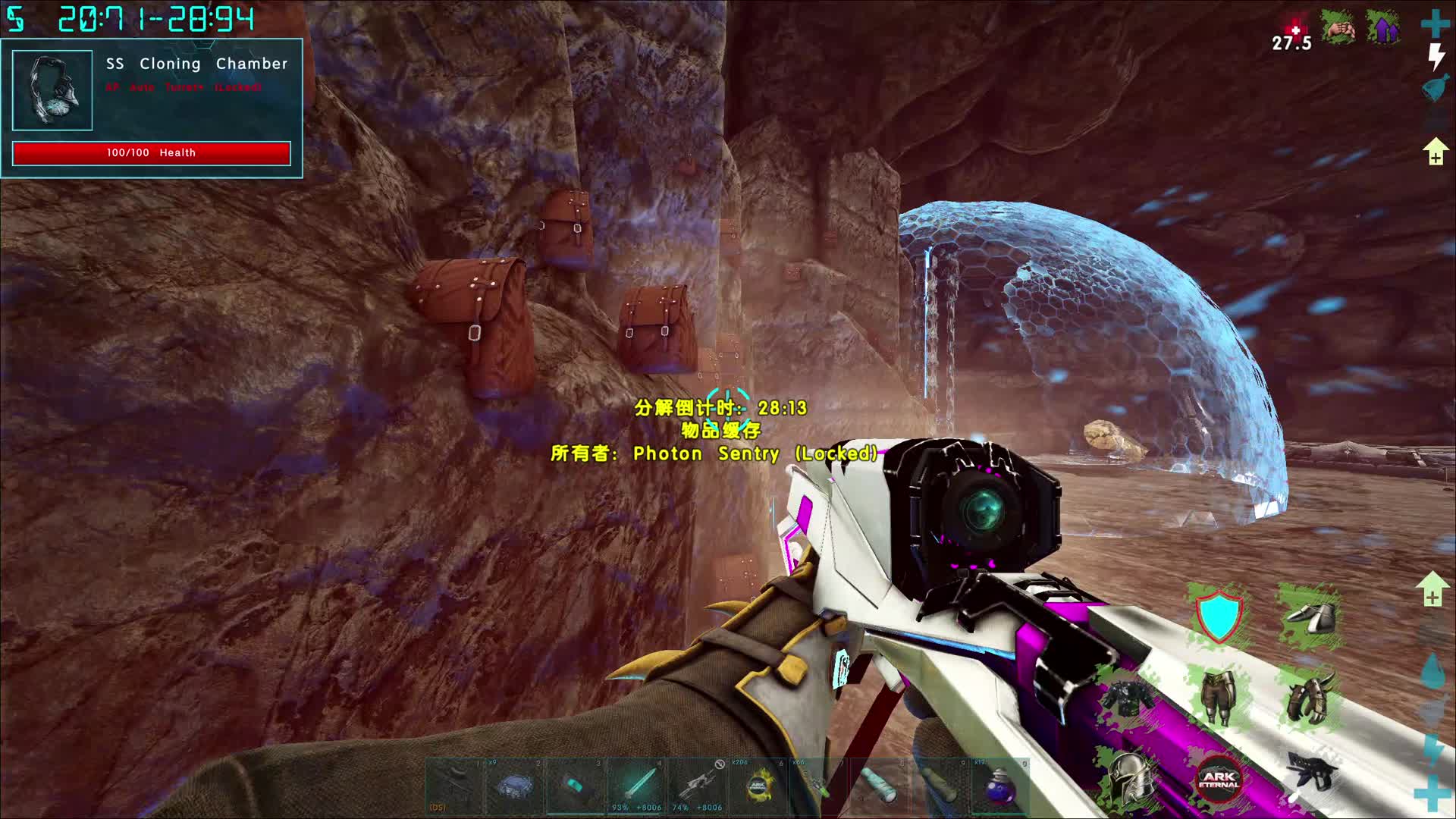Screen dimensions: 1456x819
Task: Click the fist bump buff icon
Action: (1339, 29)
